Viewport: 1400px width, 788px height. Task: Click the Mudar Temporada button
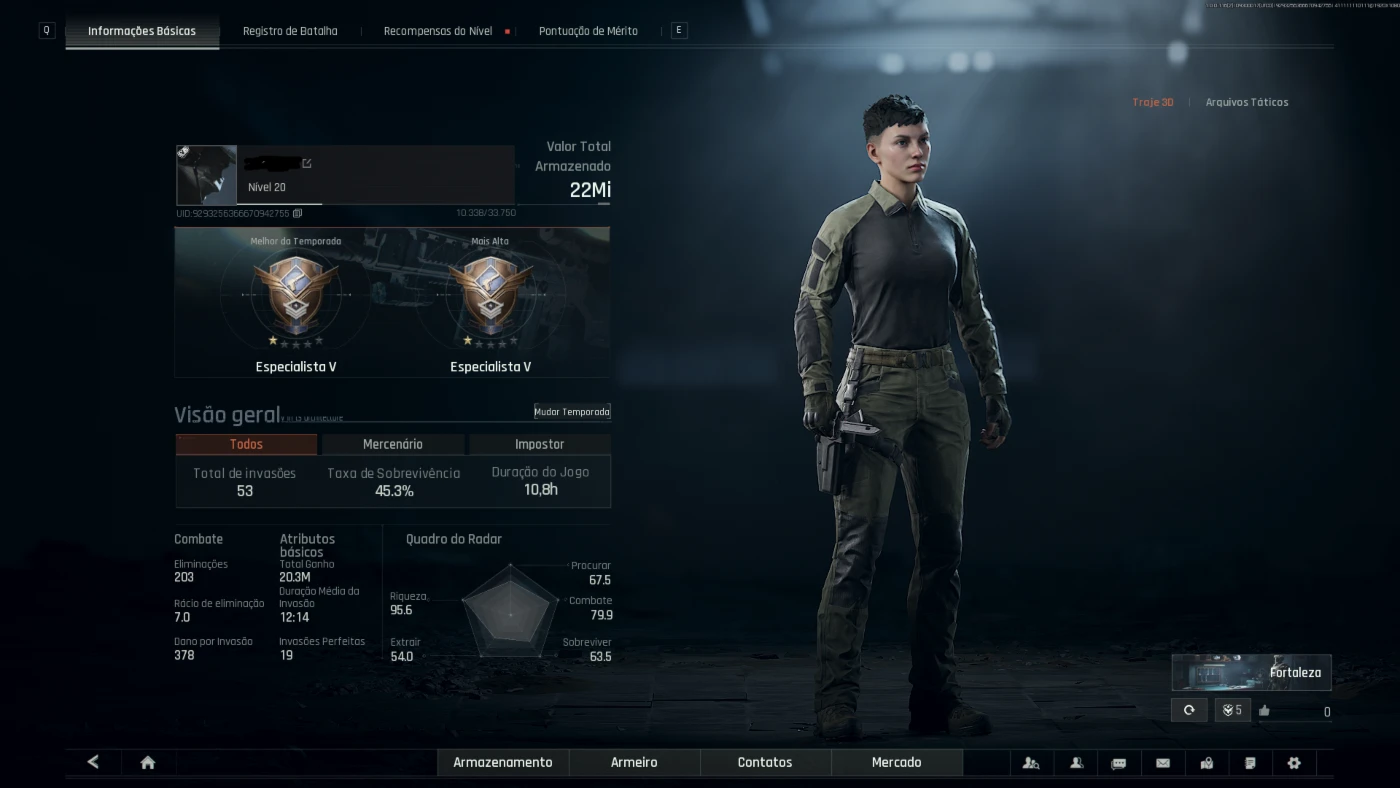pyautogui.click(x=572, y=412)
